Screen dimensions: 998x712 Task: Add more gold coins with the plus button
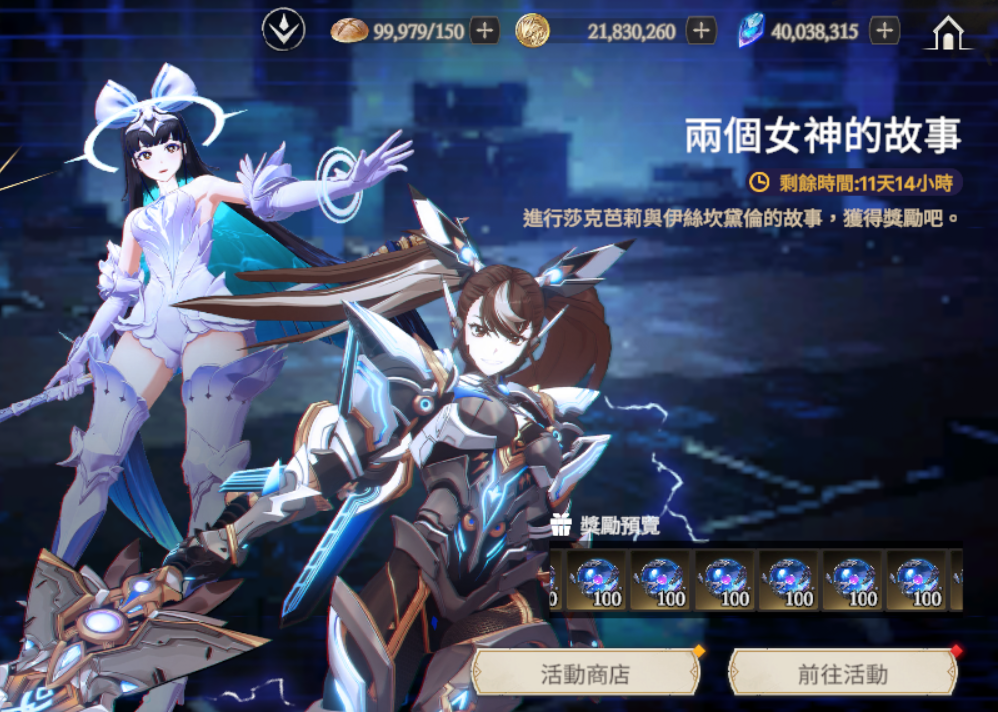[702, 31]
